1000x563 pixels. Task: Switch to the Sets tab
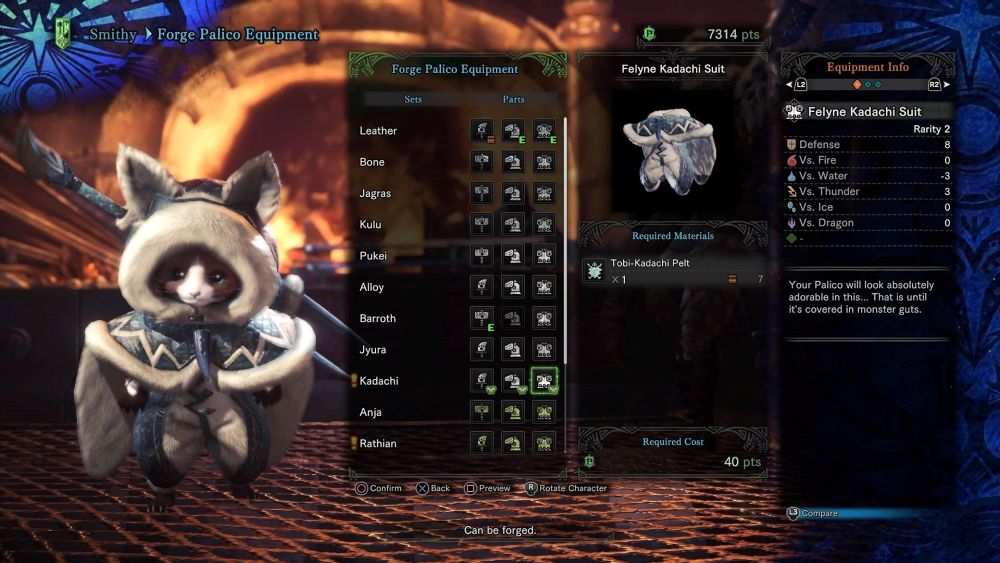click(x=412, y=100)
